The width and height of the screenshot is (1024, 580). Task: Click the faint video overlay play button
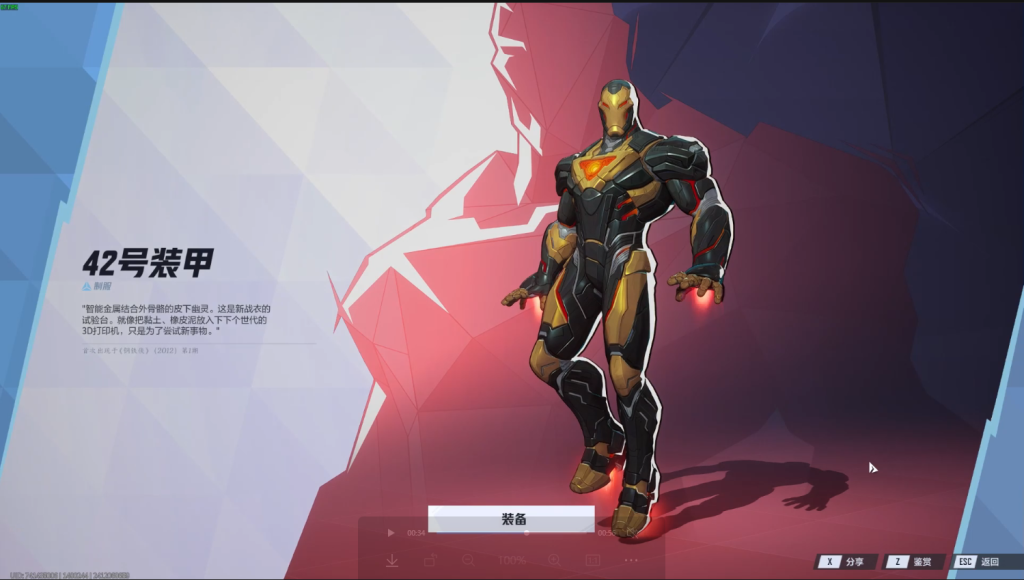tap(391, 533)
